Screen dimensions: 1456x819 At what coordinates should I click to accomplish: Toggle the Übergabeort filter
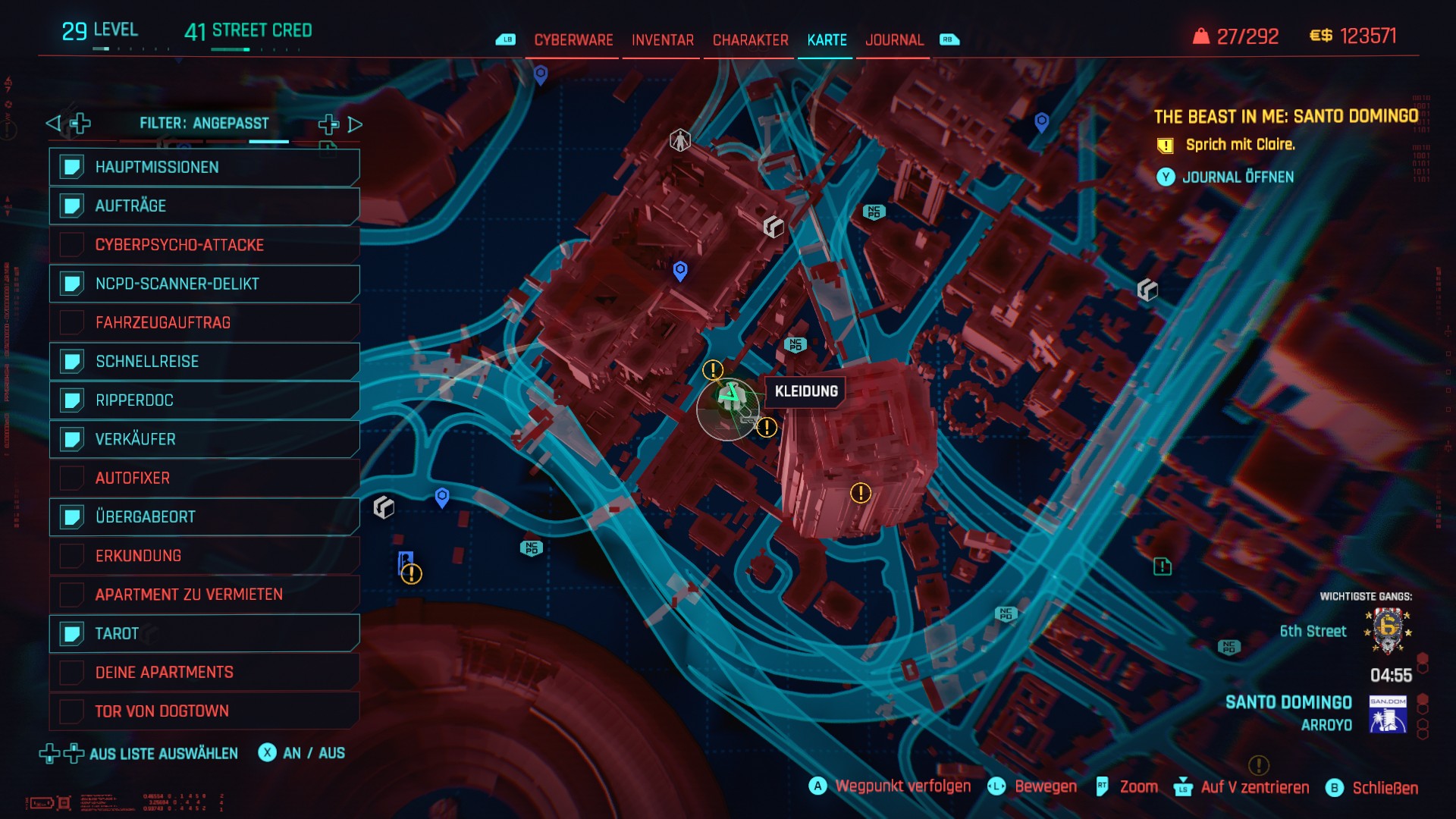point(205,517)
